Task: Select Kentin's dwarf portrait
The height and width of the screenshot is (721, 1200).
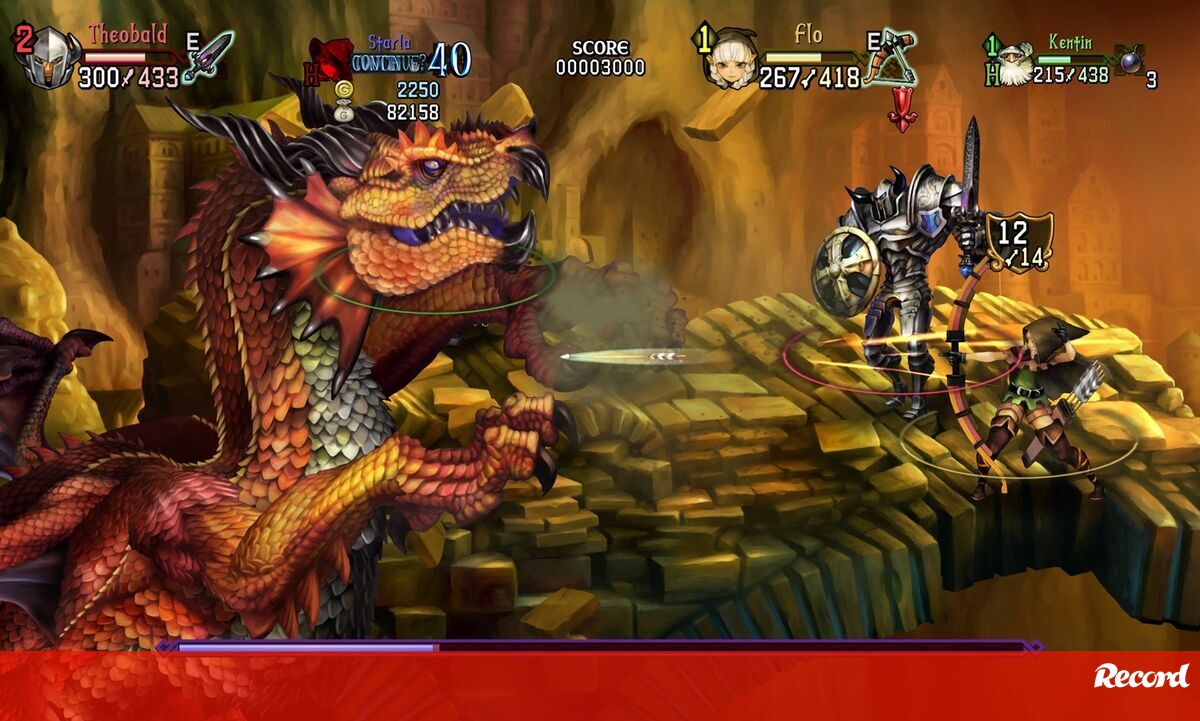Action: pos(1014,62)
